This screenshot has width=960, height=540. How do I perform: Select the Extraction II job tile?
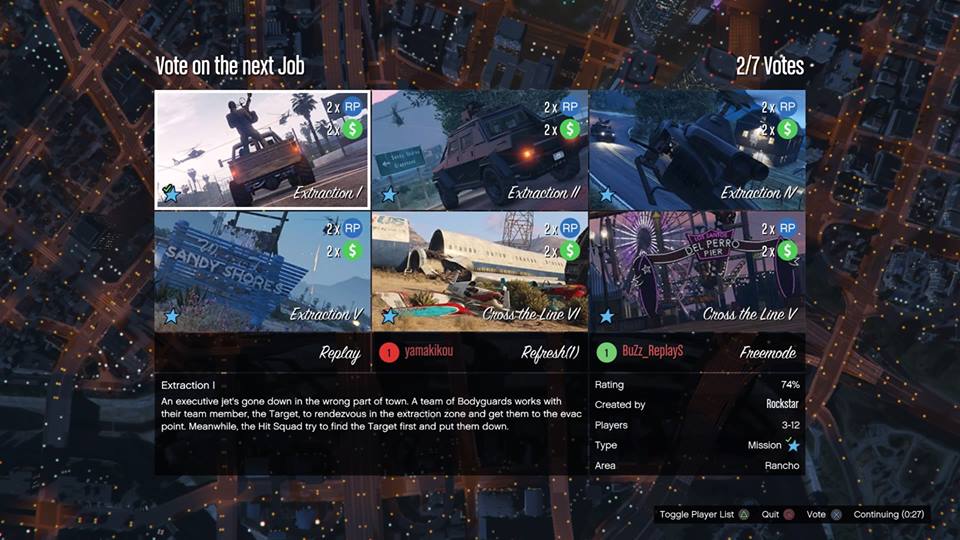point(479,150)
